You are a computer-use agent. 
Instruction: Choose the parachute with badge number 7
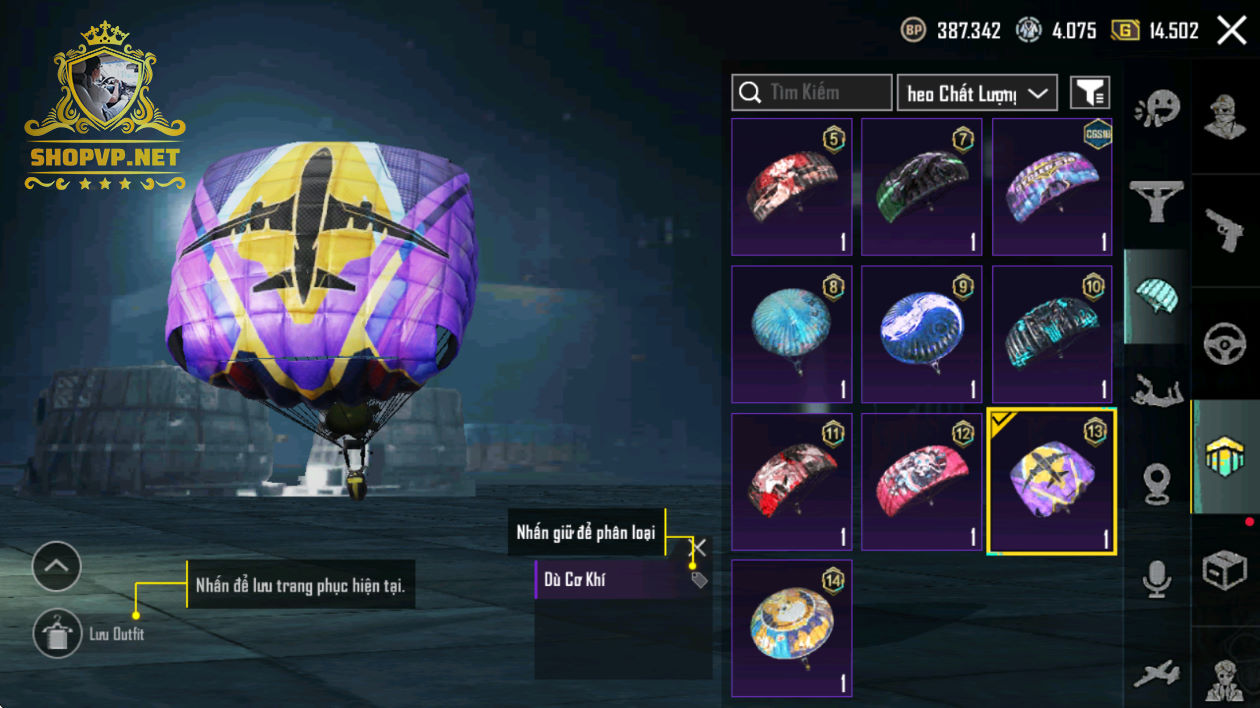[921, 187]
